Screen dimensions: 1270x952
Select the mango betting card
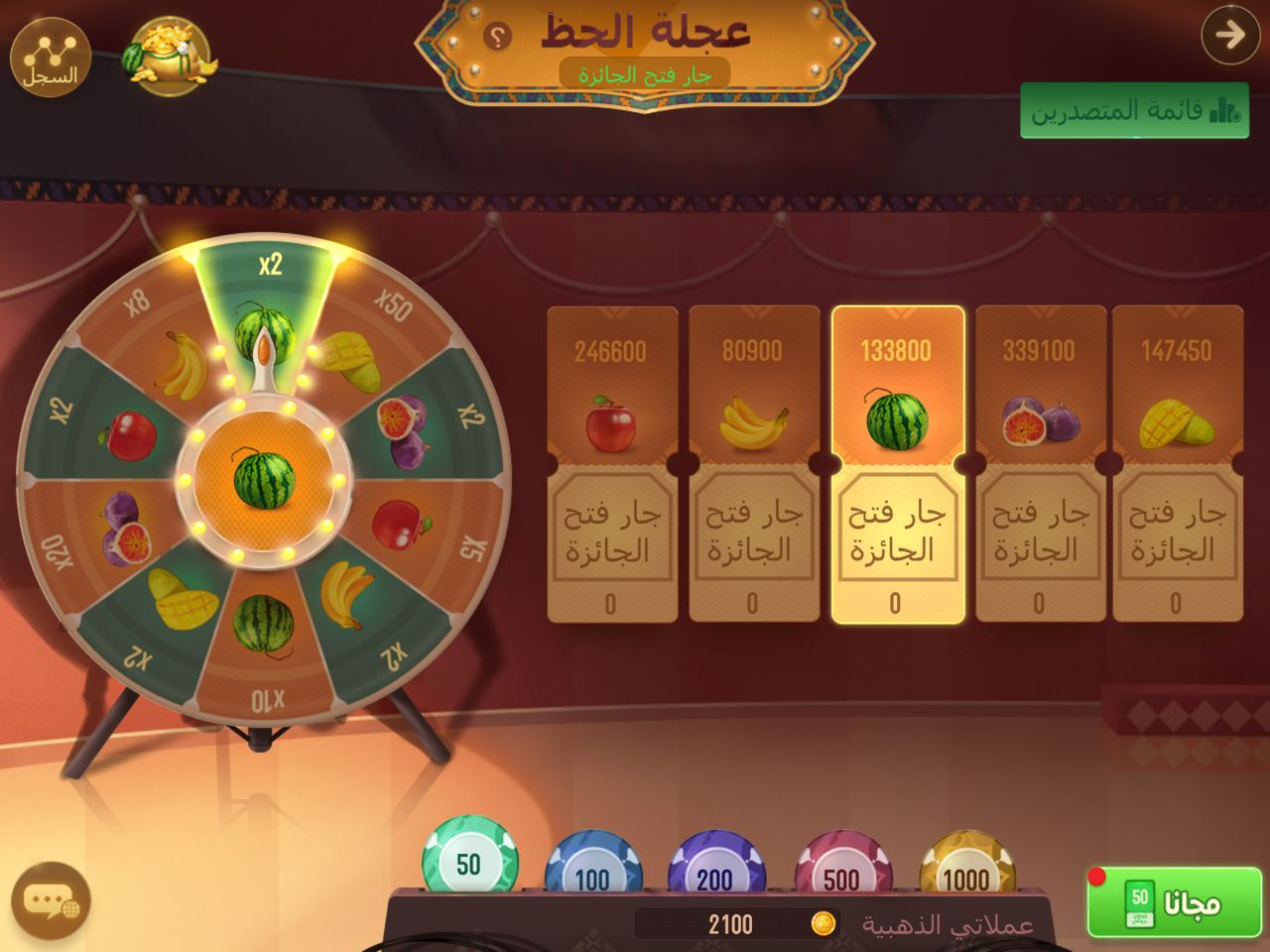tap(1177, 464)
